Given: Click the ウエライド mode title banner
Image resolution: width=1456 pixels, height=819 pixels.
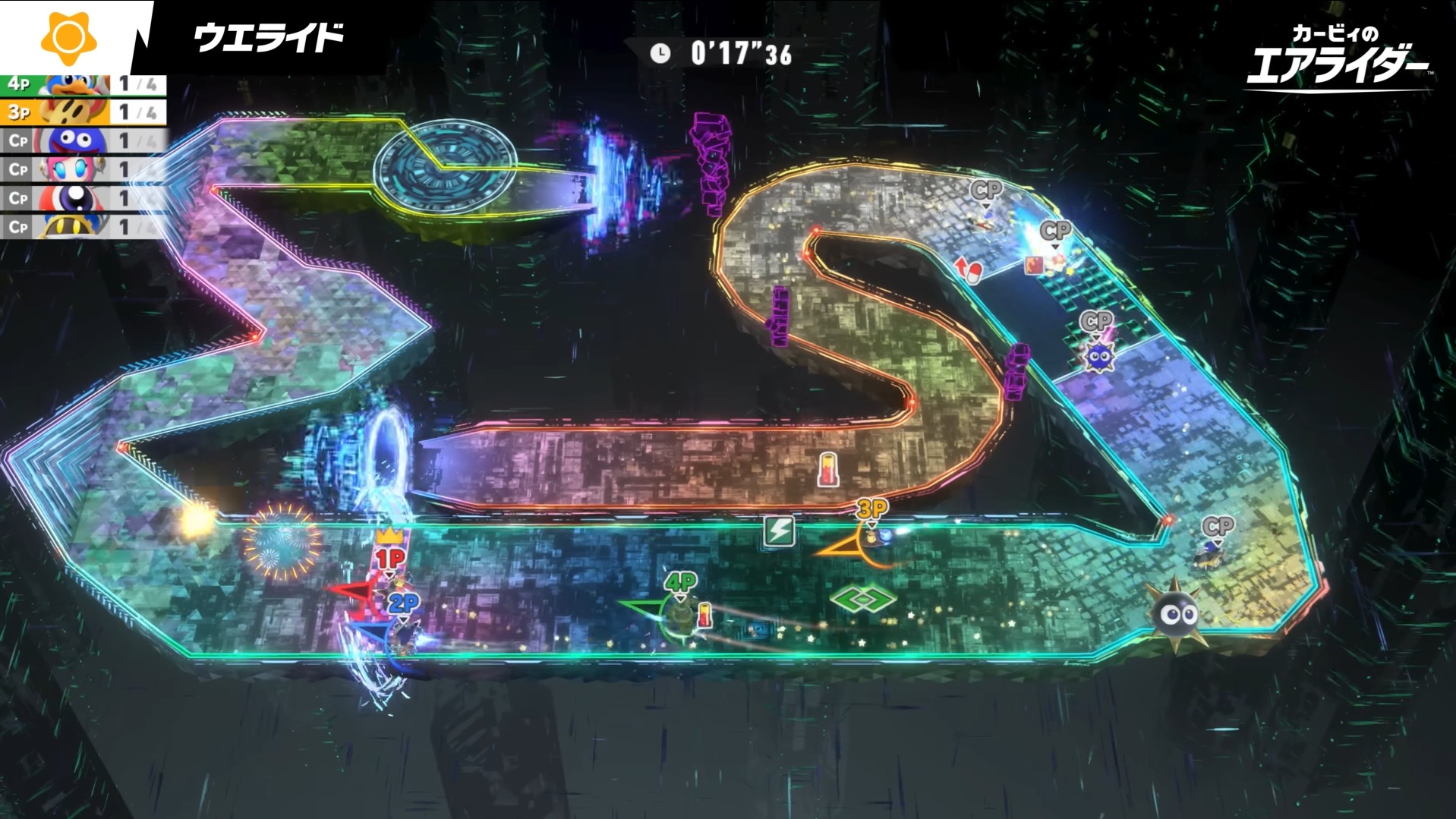Looking at the screenshot, I should pos(269,37).
